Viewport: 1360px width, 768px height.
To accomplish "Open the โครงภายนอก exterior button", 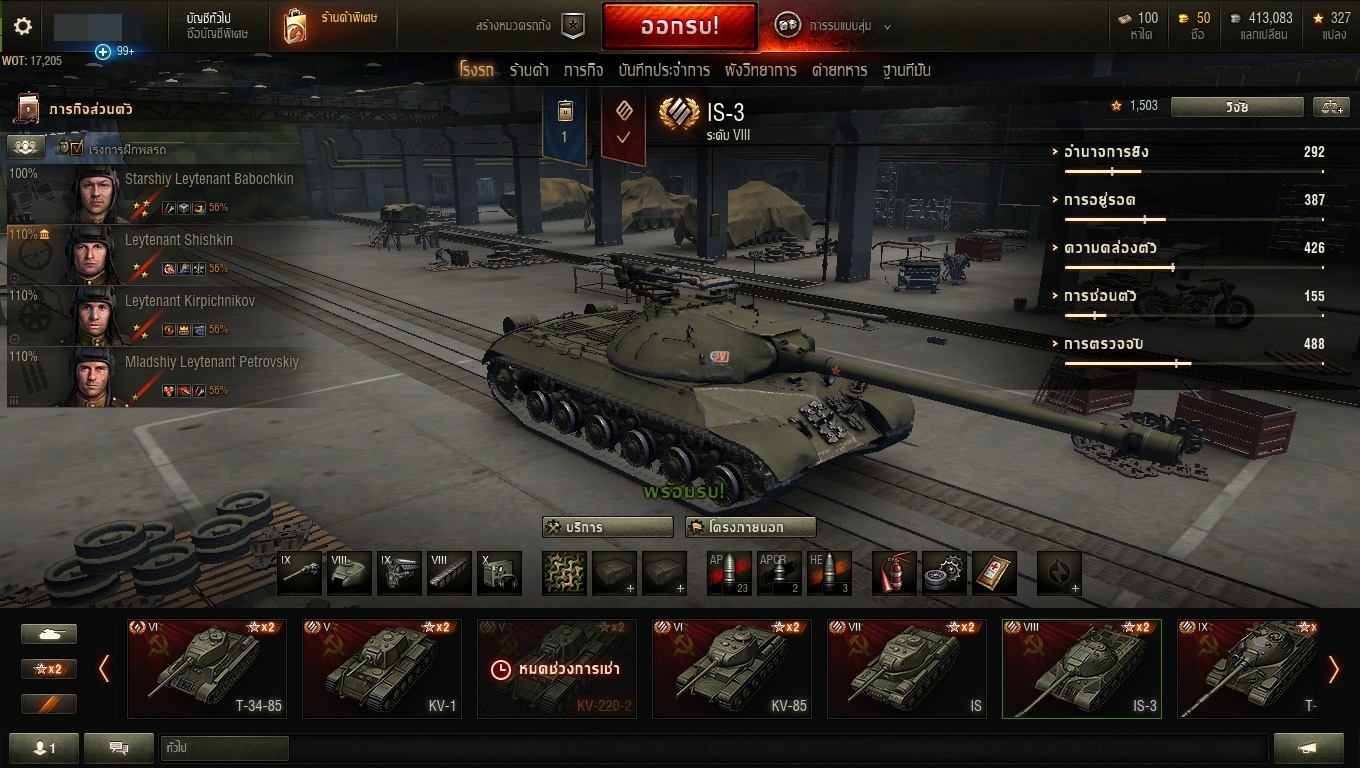I will (x=750, y=527).
